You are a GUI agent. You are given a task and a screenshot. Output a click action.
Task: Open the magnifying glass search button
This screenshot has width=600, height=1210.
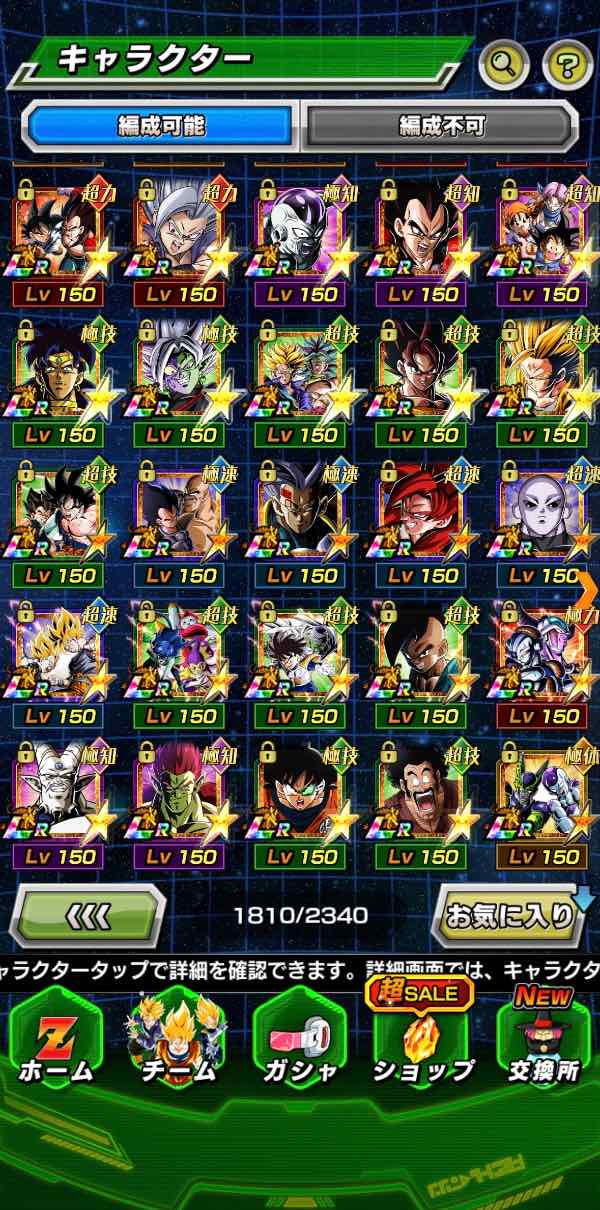(x=504, y=66)
